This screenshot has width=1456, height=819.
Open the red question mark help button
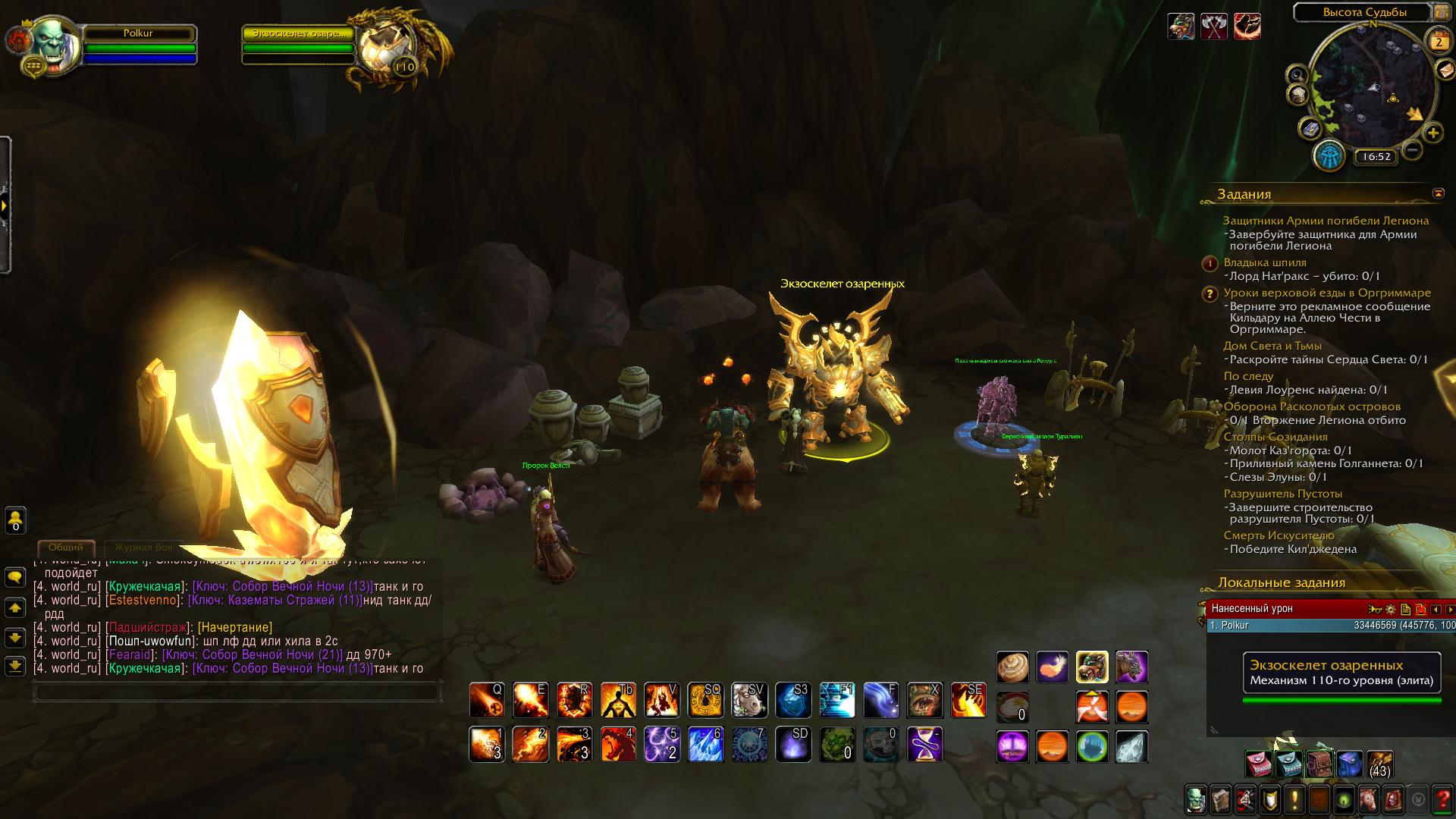(x=1442, y=799)
